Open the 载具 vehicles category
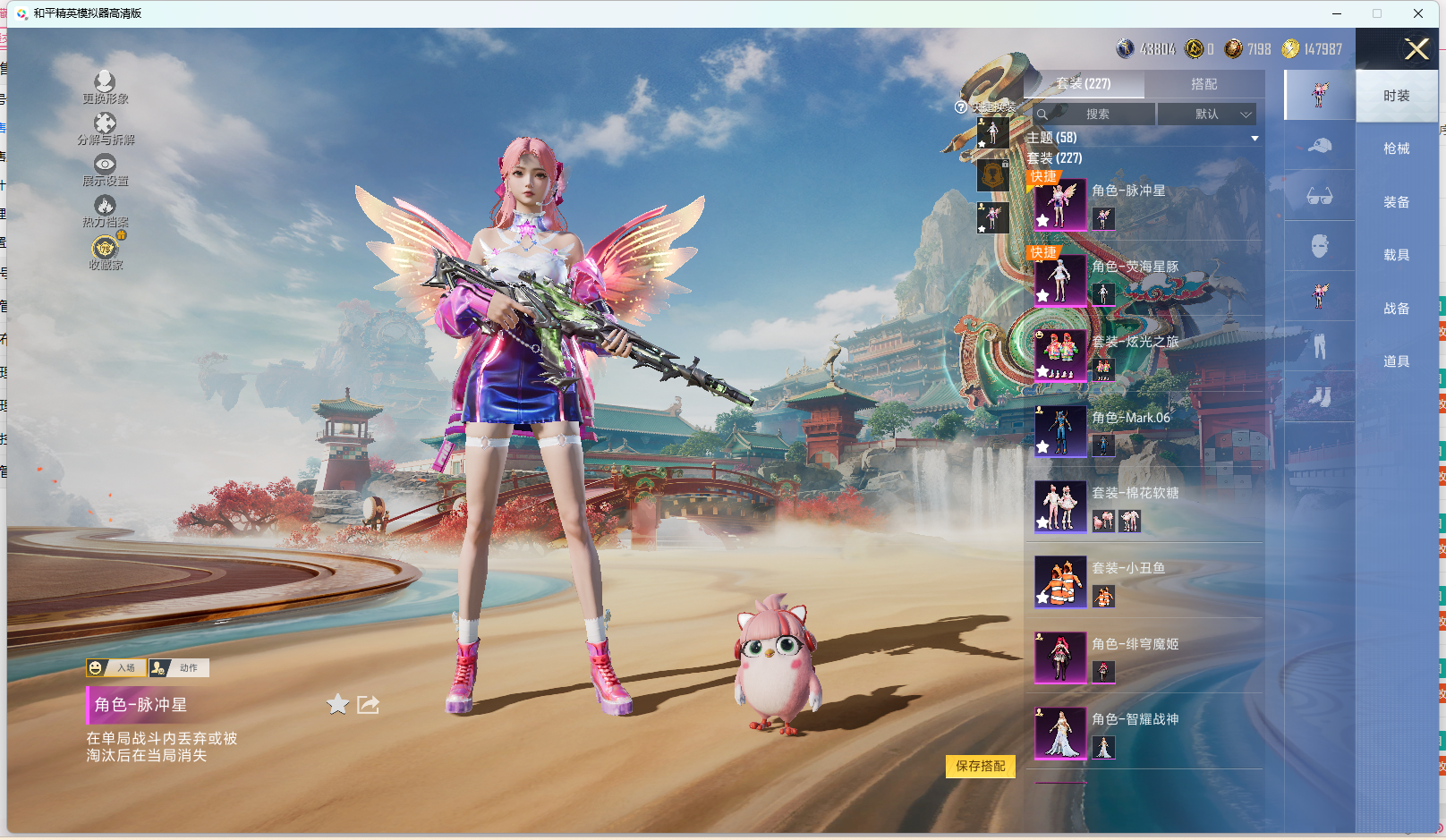This screenshot has height=840, width=1446. 1396,255
